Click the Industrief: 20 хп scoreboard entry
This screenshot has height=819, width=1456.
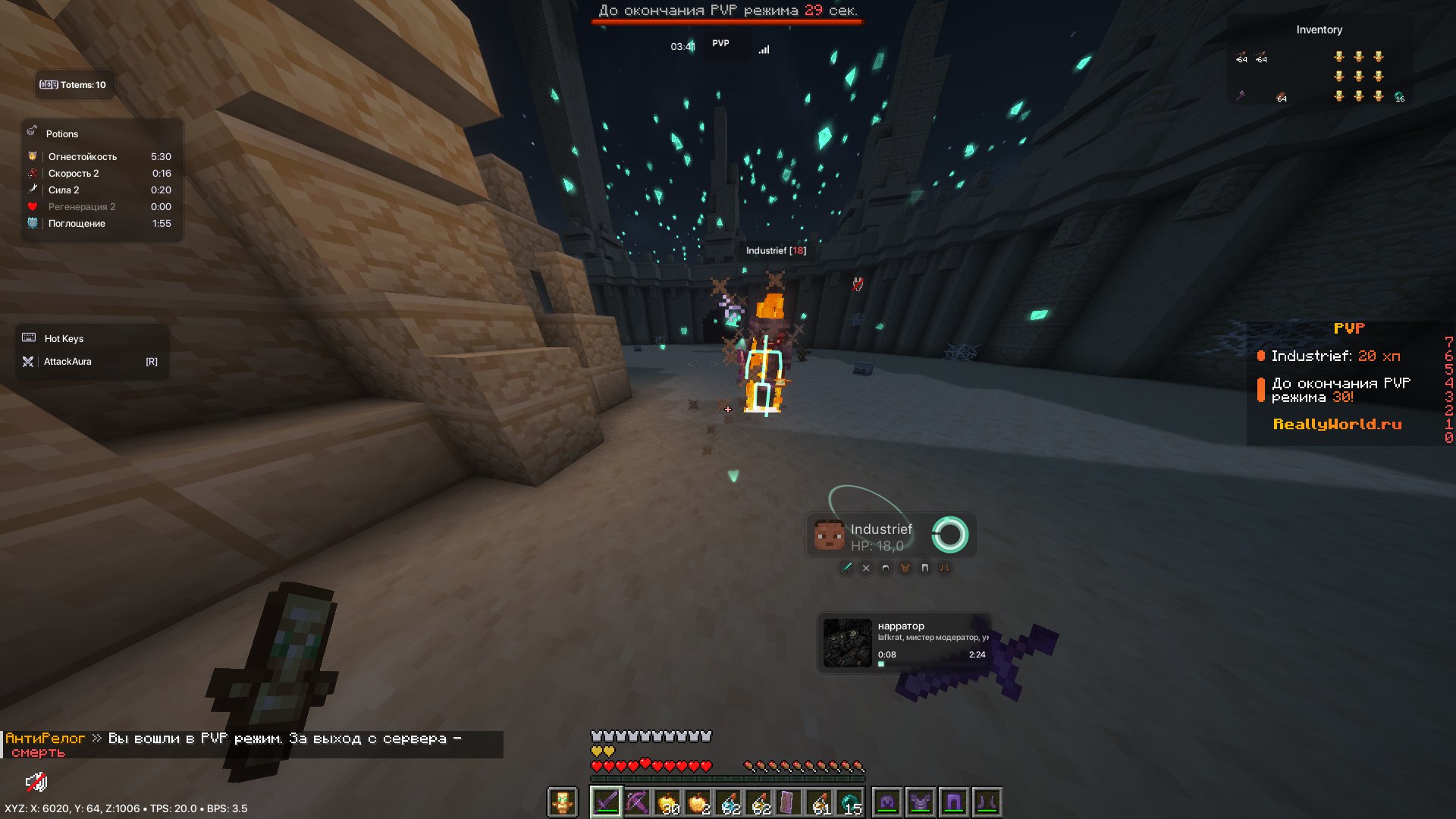coord(1335,356)
